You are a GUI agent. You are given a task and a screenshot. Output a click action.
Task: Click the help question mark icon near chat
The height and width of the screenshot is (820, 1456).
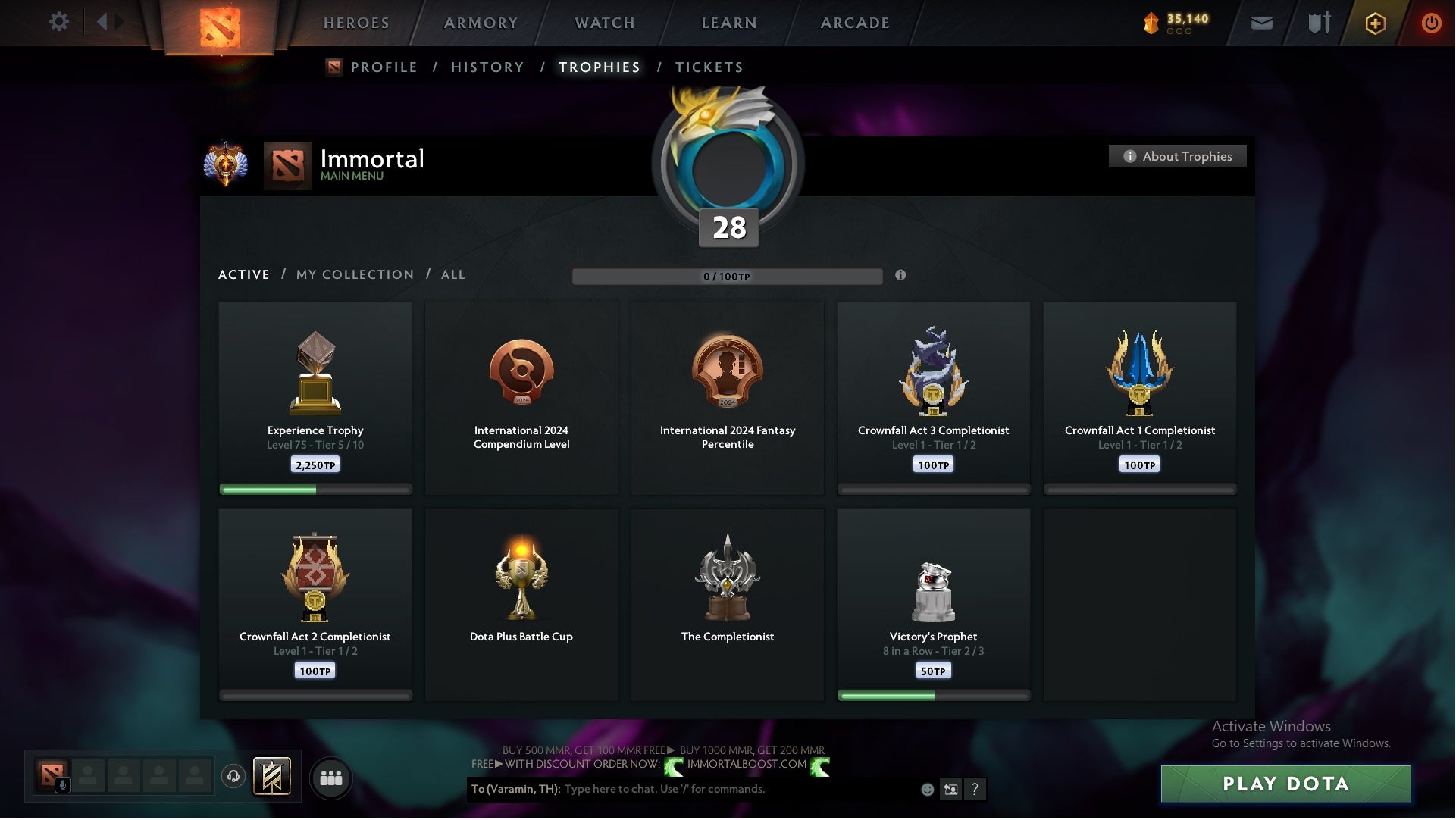pyautogui.click(x=975, y=789)
